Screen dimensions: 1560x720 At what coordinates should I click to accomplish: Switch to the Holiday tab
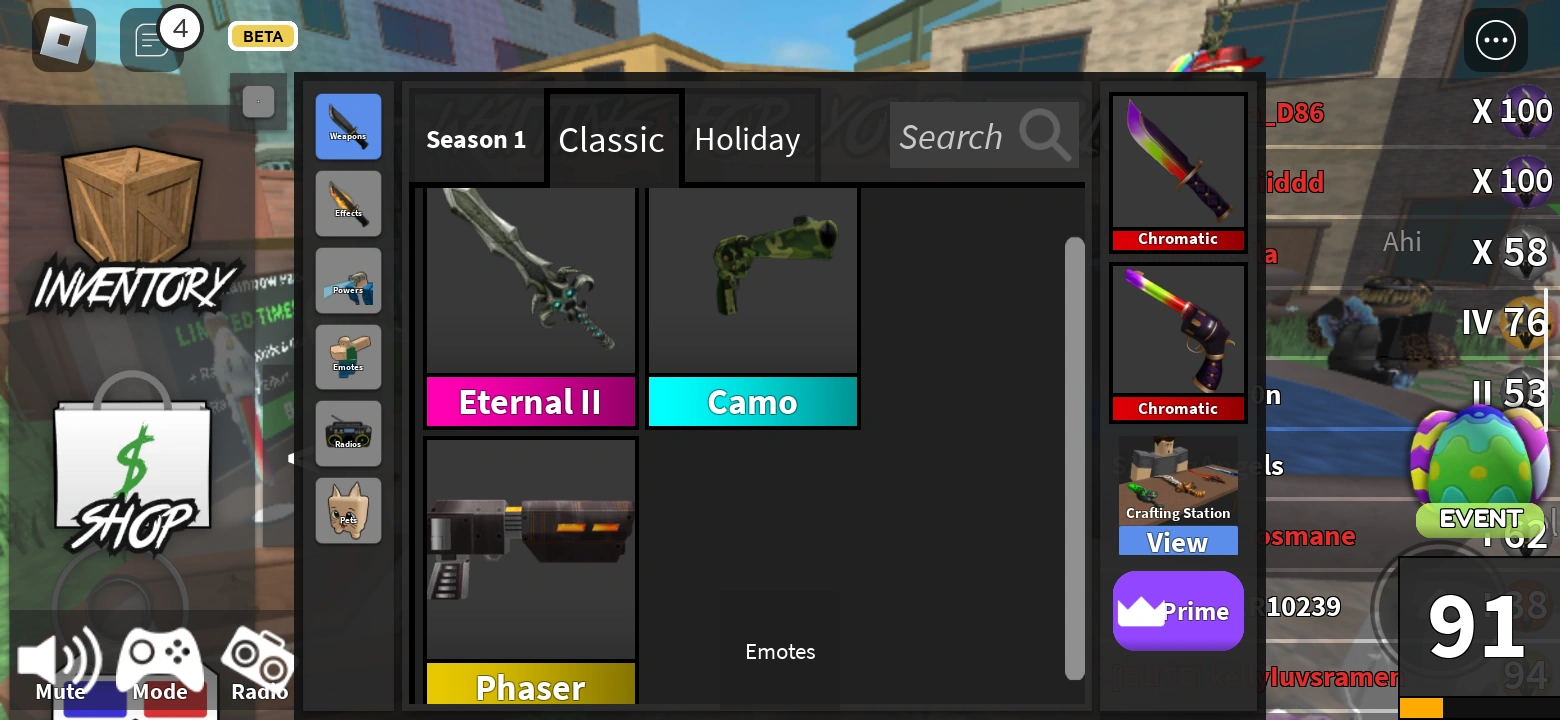(749, 139)
